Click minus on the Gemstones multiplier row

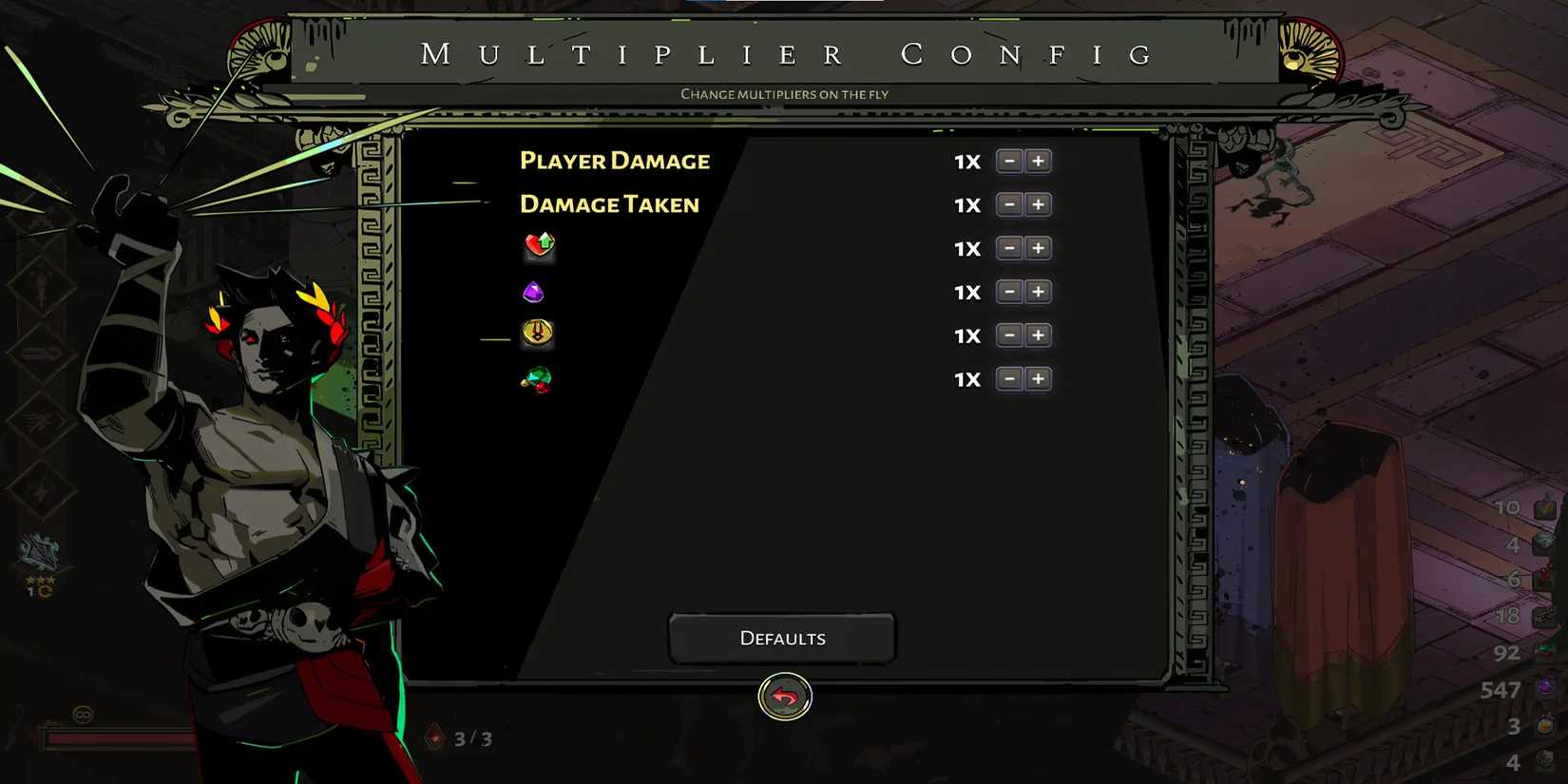click(x=1009, y=292)
